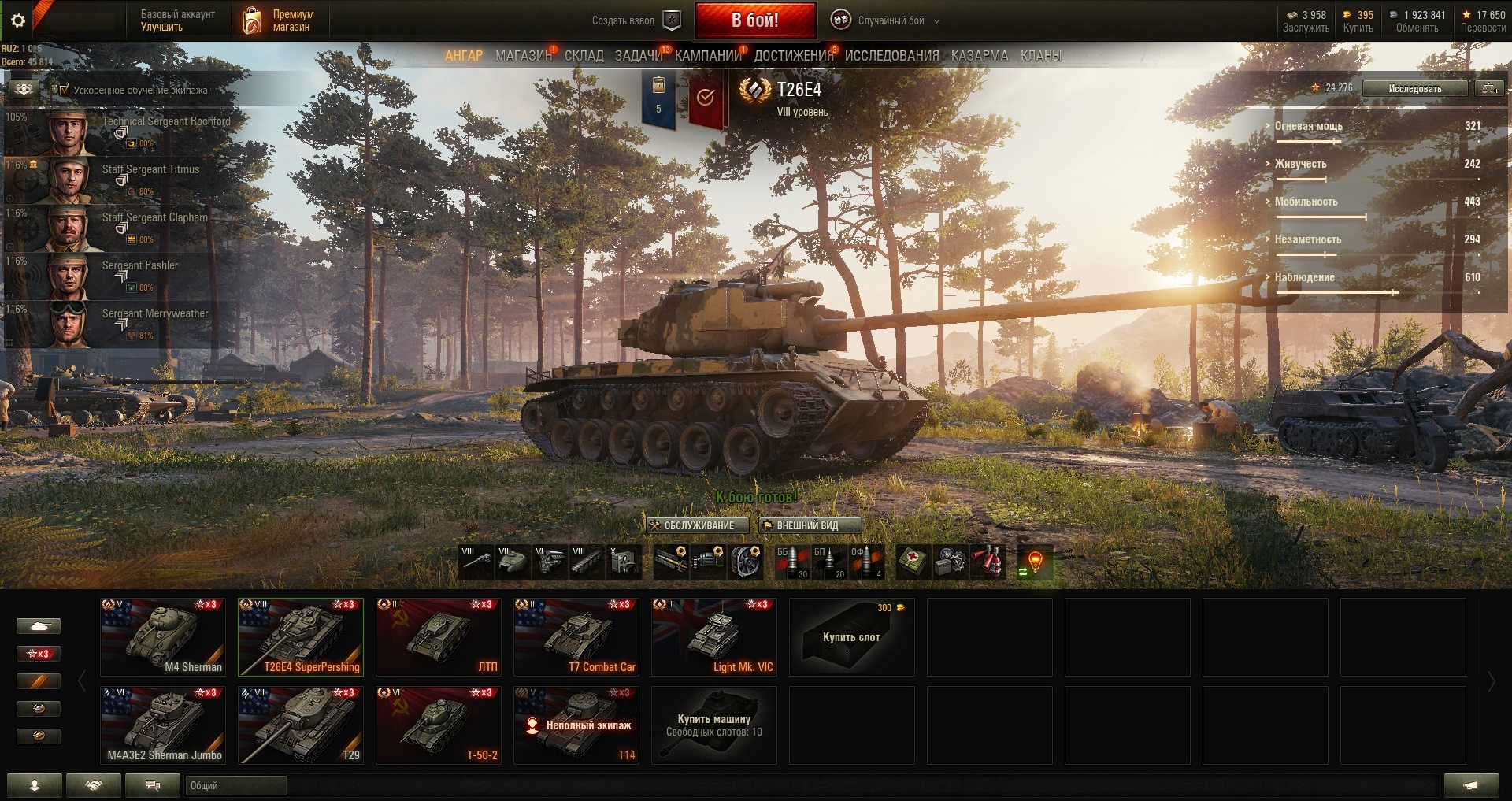Toggle the Ускоренное обучение экипажа checkbox
The image size is (1512, 801).
(x=63, y=90)
